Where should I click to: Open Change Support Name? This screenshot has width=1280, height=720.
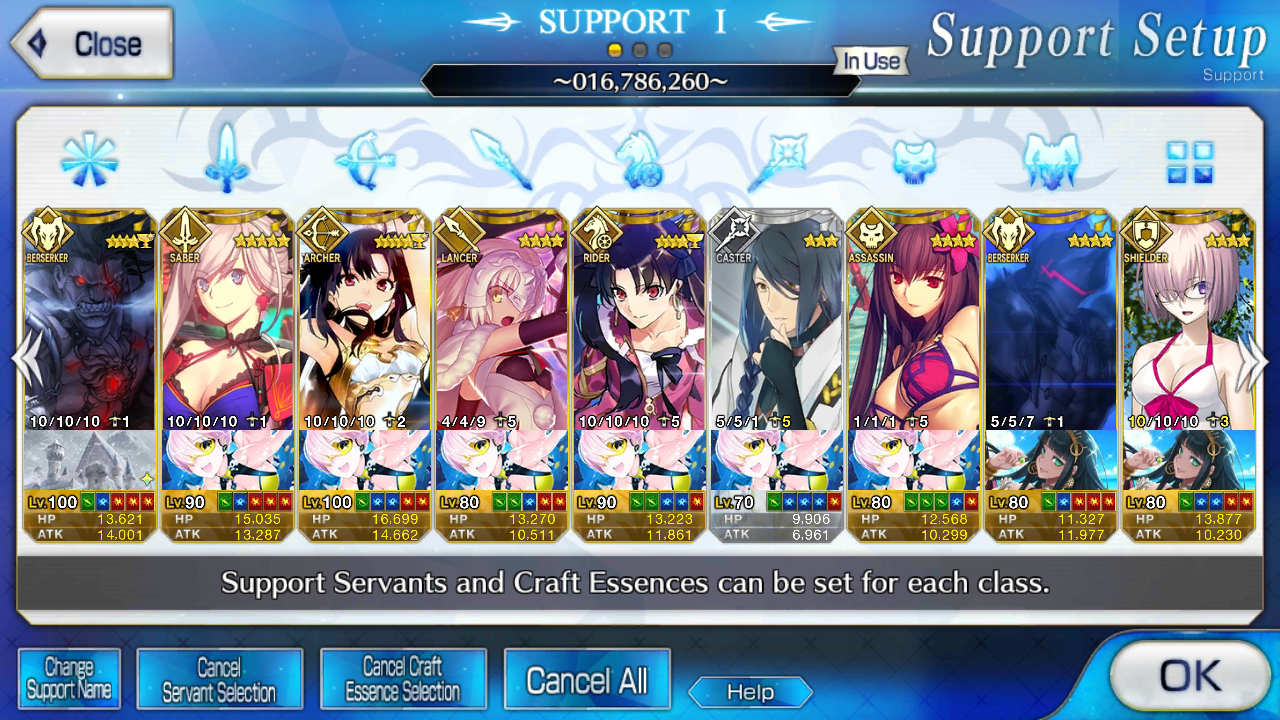(69, 679)
